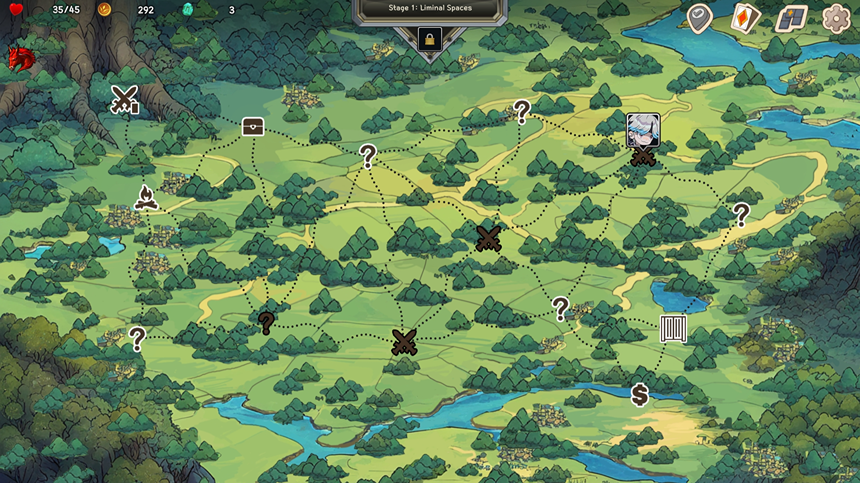Click the white-haired character portrait marker
This screenshot has width=860, height=483.
[x=642, y=129]
